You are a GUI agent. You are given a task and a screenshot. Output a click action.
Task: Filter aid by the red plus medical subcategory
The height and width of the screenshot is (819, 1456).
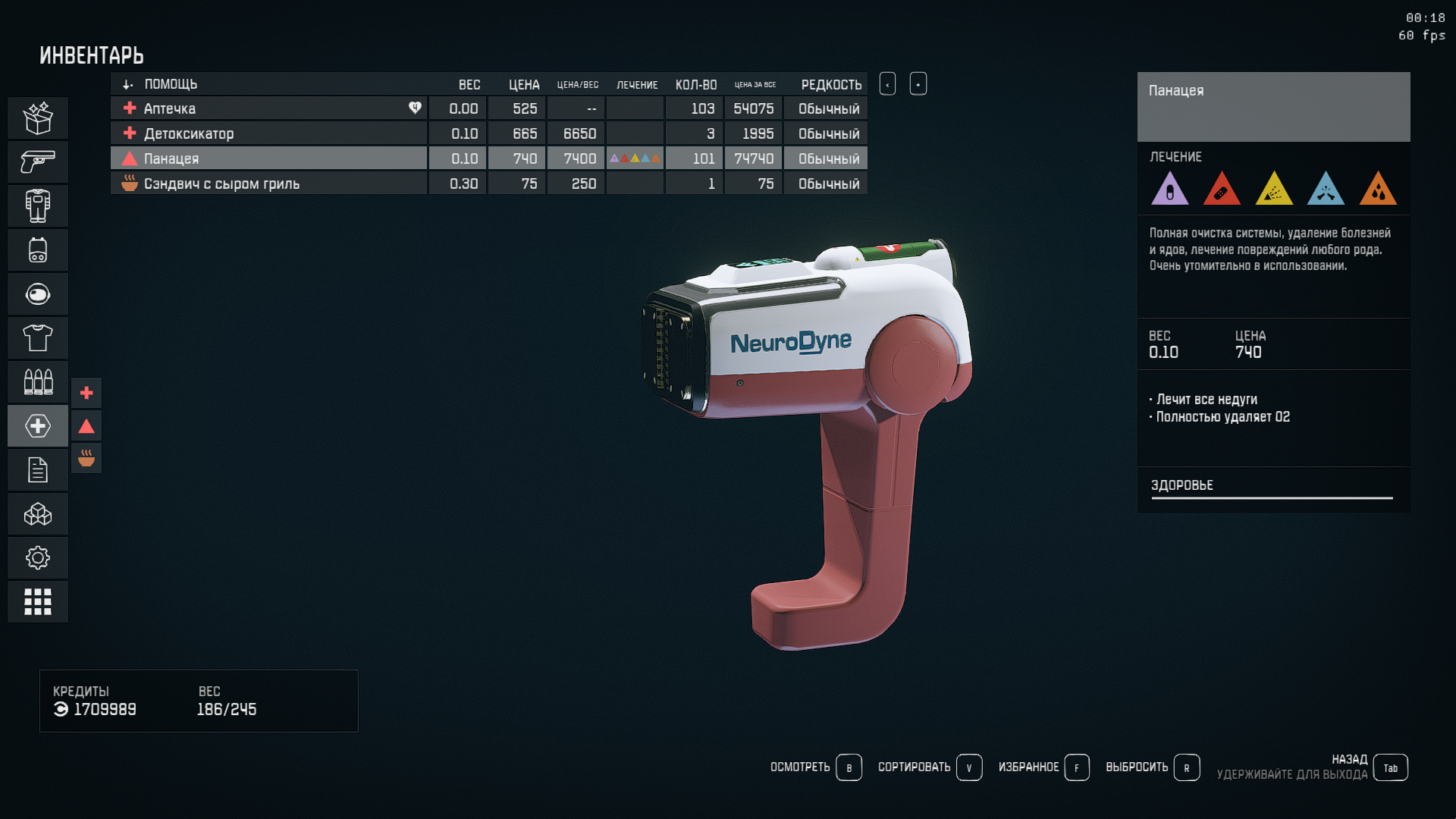[x=86, y=393]
